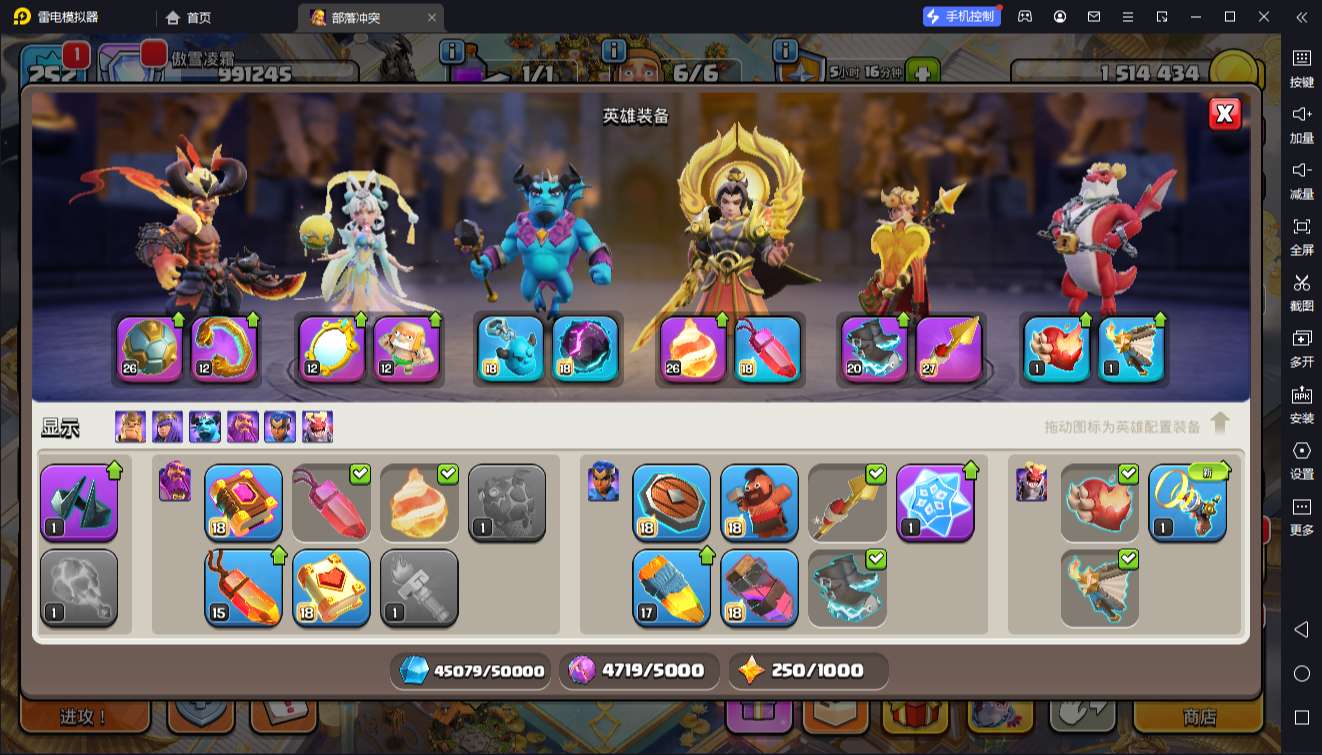Filter equipment by blue Minion Prince portrait
This screenshot has height=755, width=1322.
click(205, 427)
